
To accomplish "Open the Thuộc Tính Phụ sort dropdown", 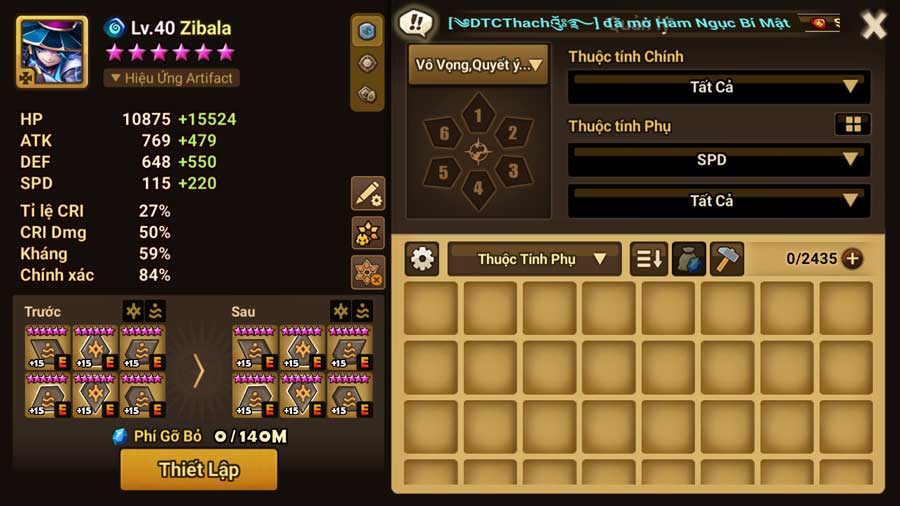I will pyautogui.click(x=535, y=259).
